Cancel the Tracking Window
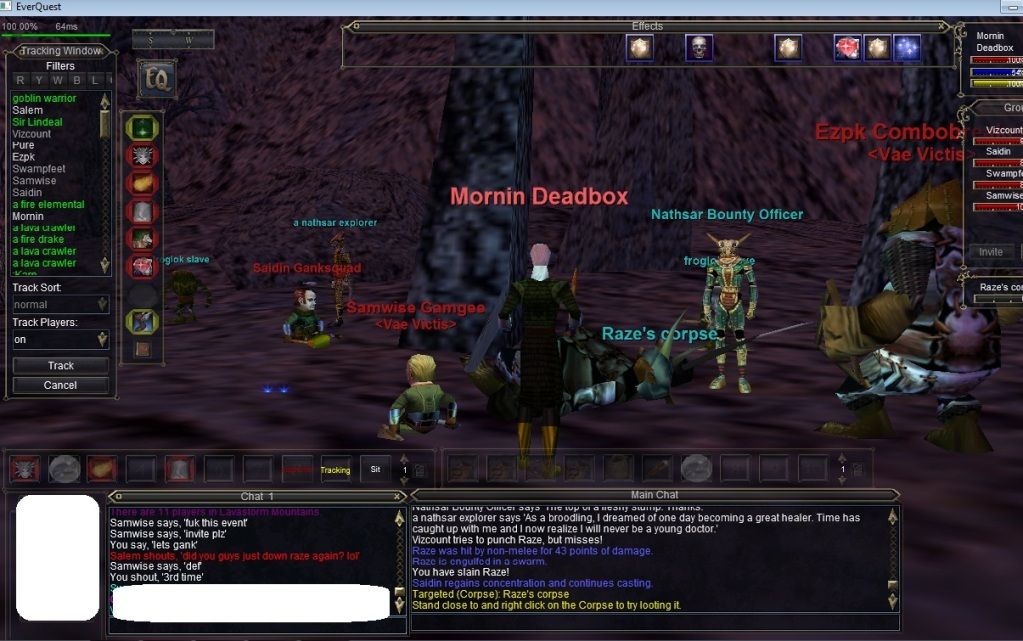Viewport: 1023px width, 641px height. (60, 385)
